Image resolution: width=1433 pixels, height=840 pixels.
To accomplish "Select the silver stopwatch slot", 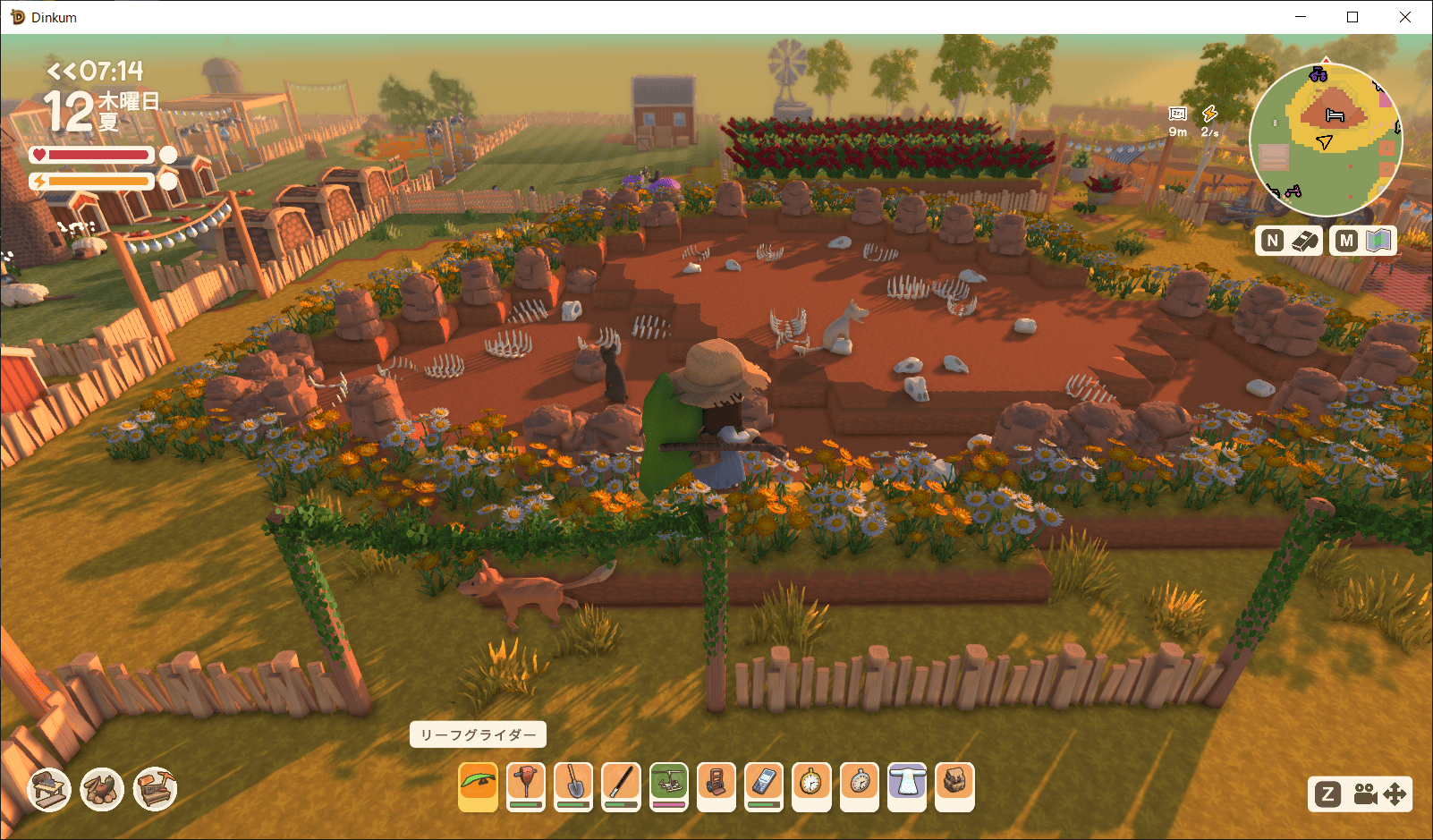I will tap(859, 786).
